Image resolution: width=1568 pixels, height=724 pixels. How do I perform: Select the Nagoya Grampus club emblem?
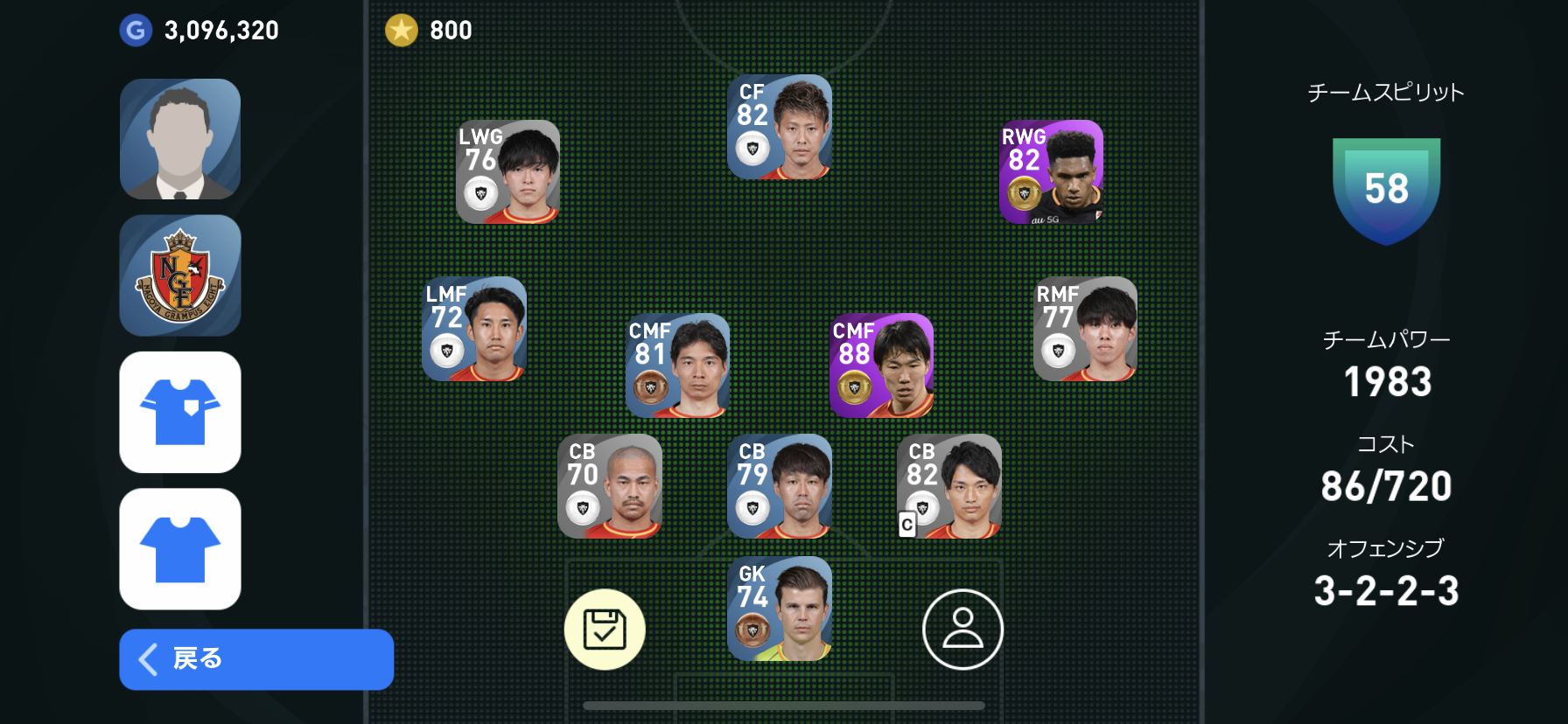point(180,275)
